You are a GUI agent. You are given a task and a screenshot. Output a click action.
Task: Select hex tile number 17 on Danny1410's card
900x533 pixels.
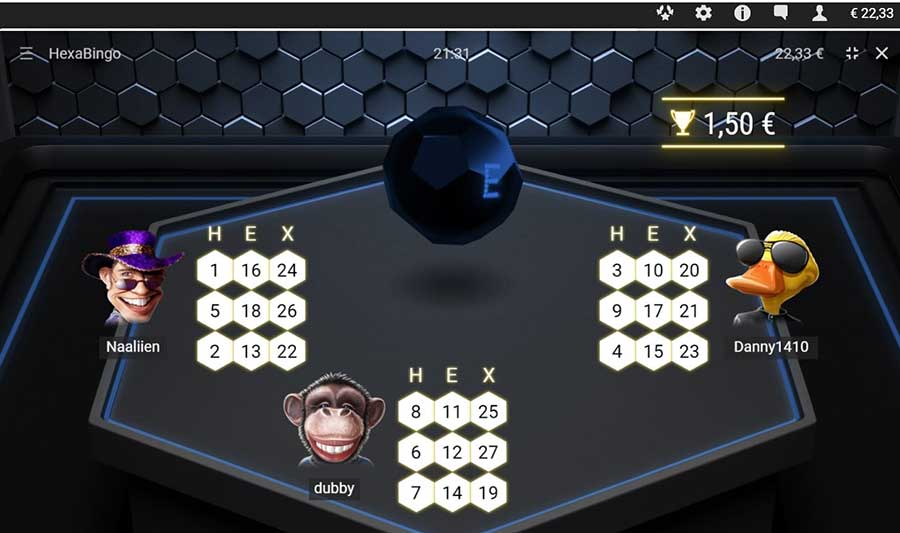[x=653, y=311]
